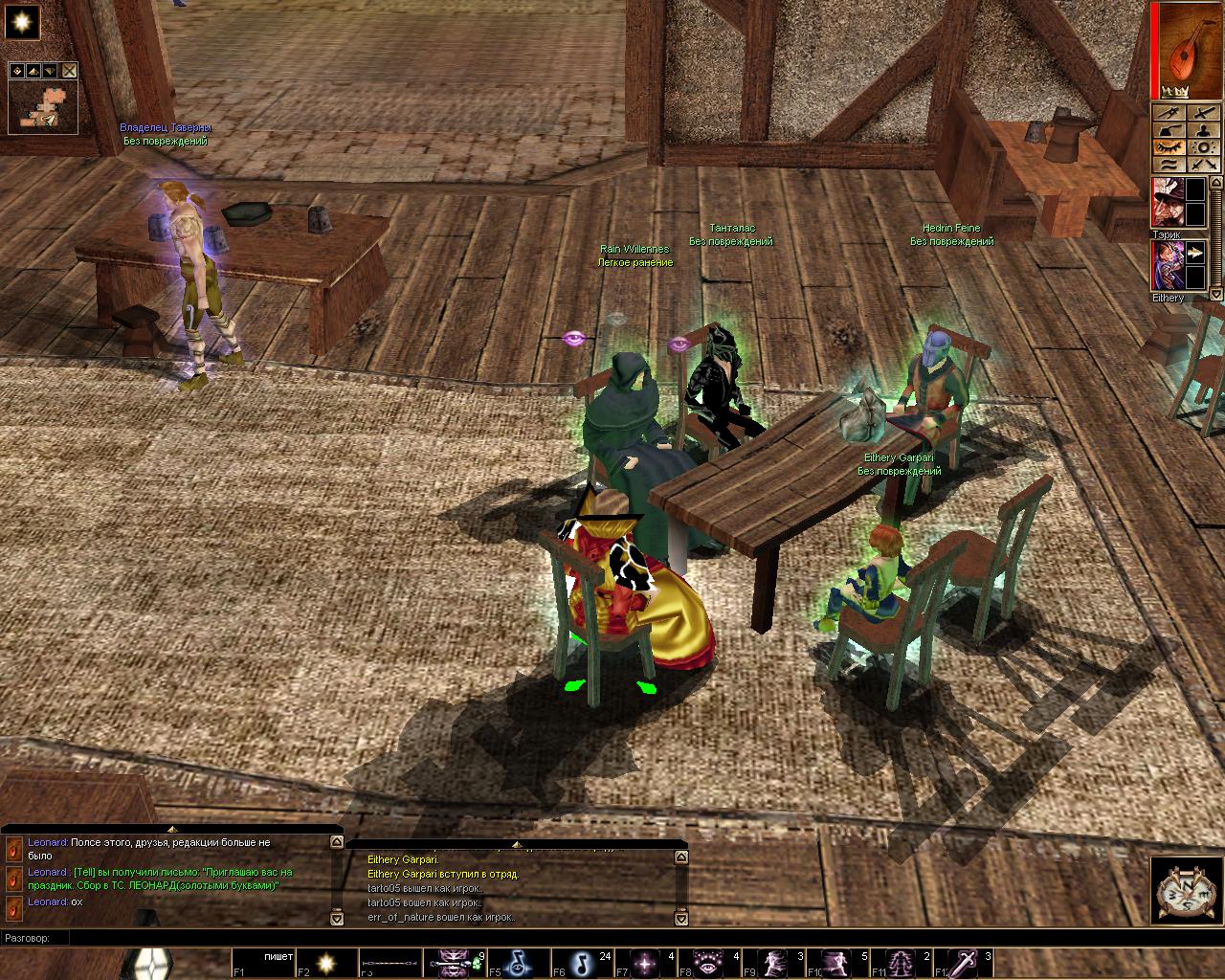The image size is (1225, 980).
Task: Click the arrow action icon beside Eithery
Action: pyautogui.click(x=1195, y=254)
